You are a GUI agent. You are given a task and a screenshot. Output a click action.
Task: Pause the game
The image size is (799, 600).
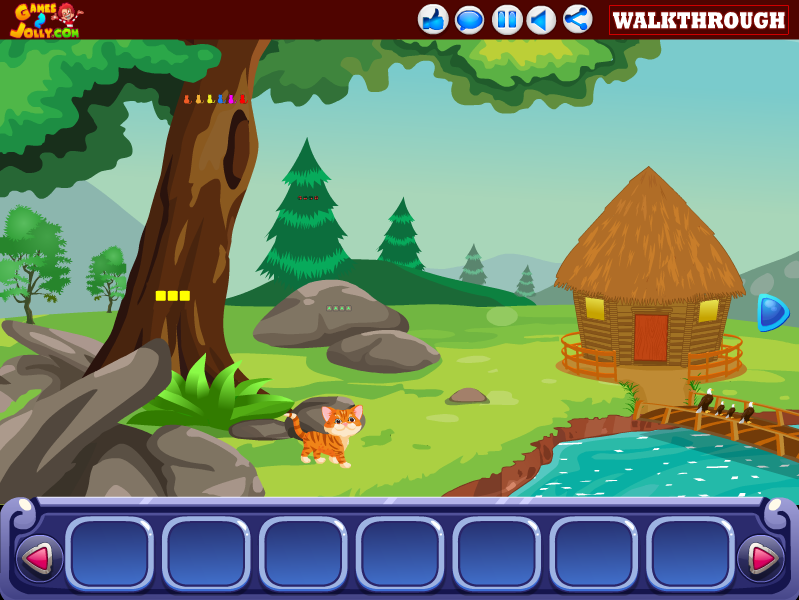pos(506,19)
